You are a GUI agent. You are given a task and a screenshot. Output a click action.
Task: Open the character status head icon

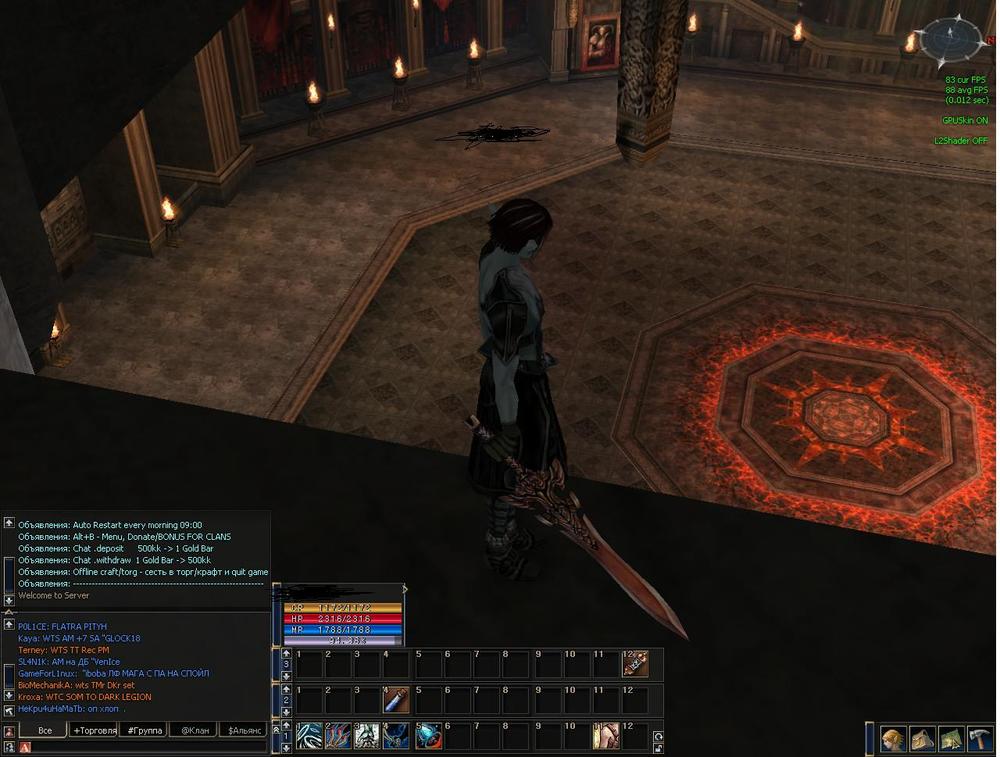[x=893, y=739]
